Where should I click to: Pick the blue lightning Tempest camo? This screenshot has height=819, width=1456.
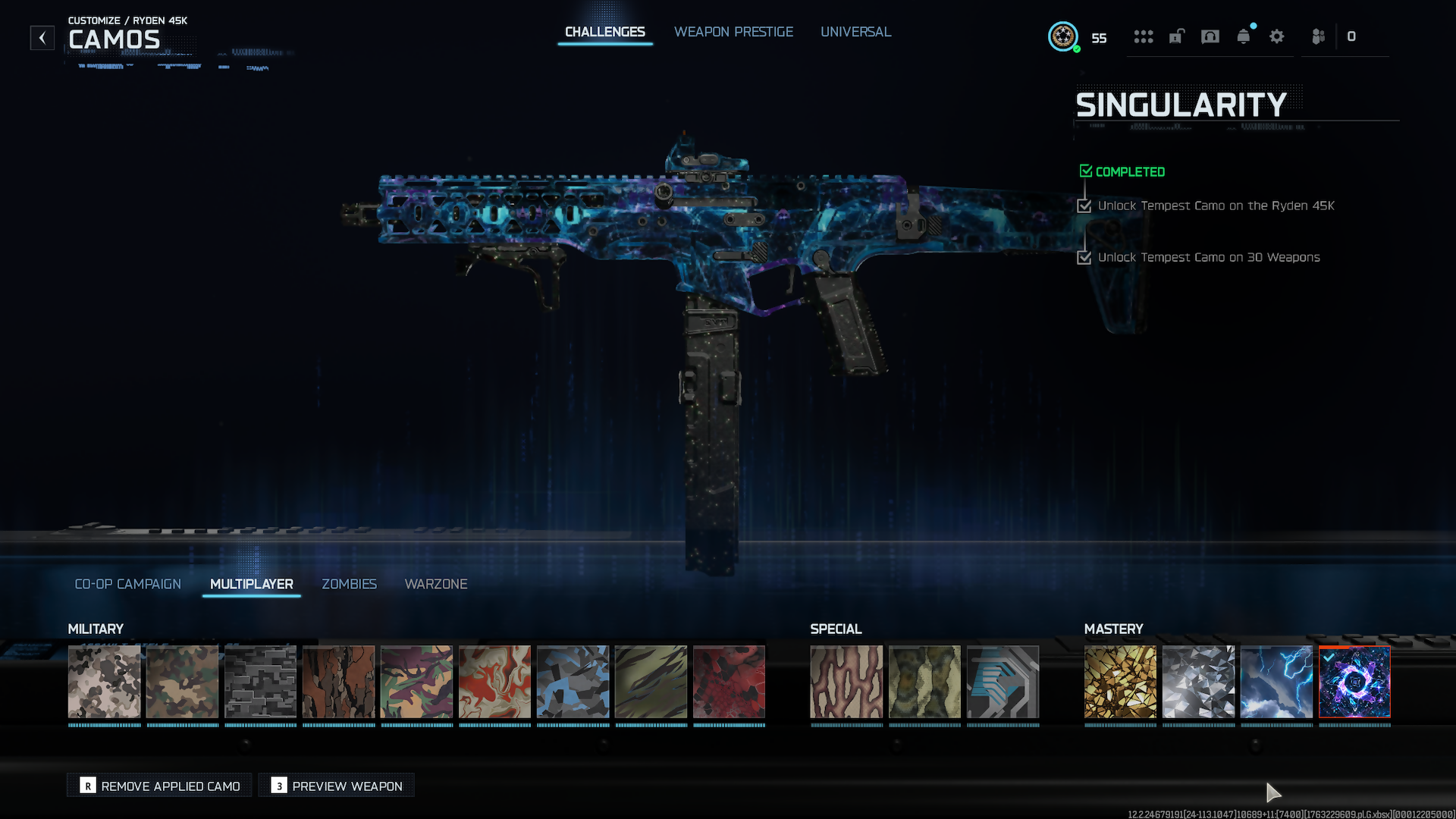tap(1276, 682)
